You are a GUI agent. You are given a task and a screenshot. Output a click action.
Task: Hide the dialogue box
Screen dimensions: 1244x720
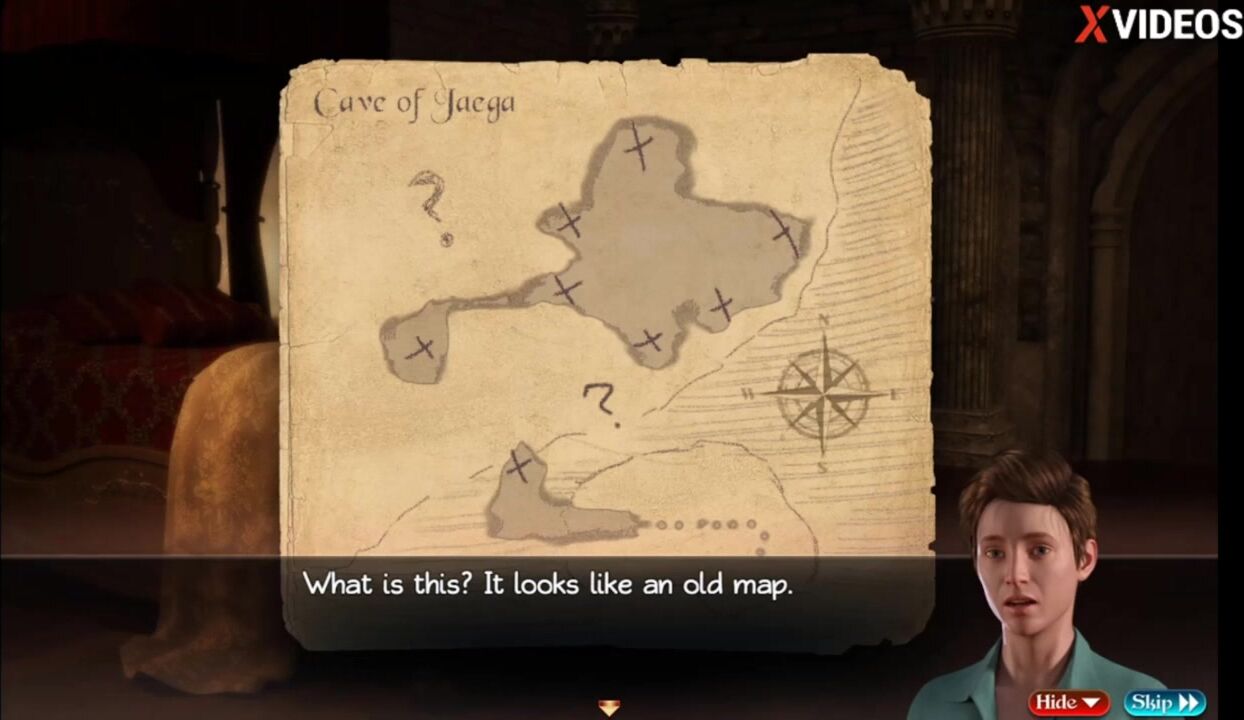click(x=1068, y=702)
